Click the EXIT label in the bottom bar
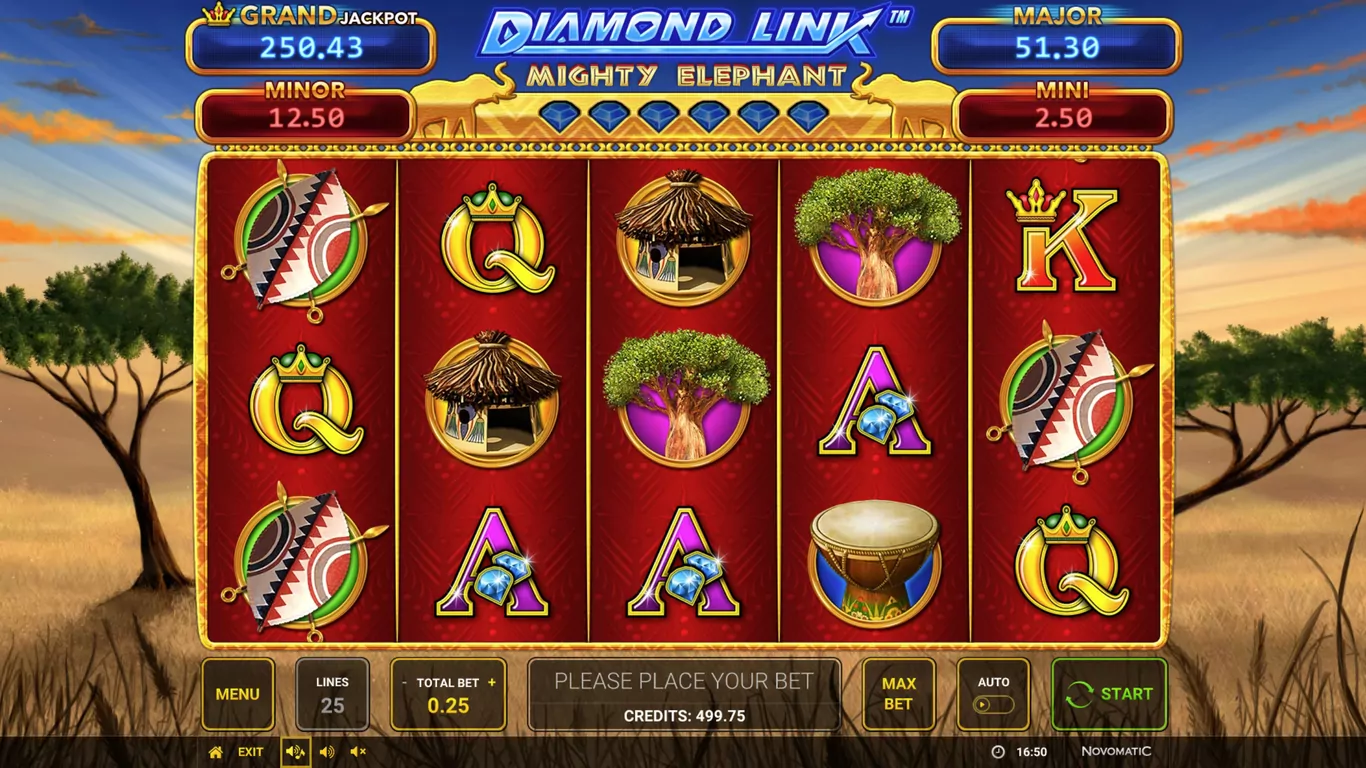 click(251, 752)
